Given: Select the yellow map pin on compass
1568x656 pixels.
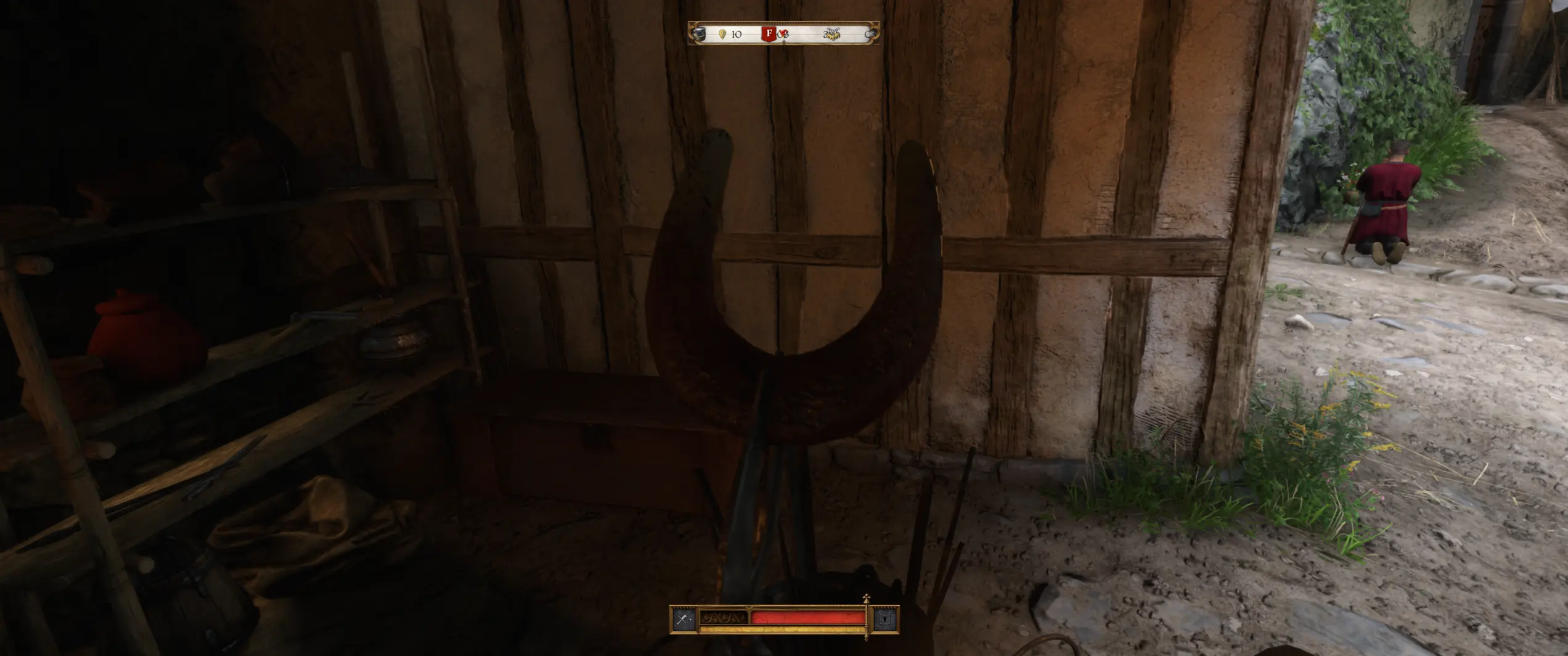Looking at the screenshot, I should (x=722, y=34).
